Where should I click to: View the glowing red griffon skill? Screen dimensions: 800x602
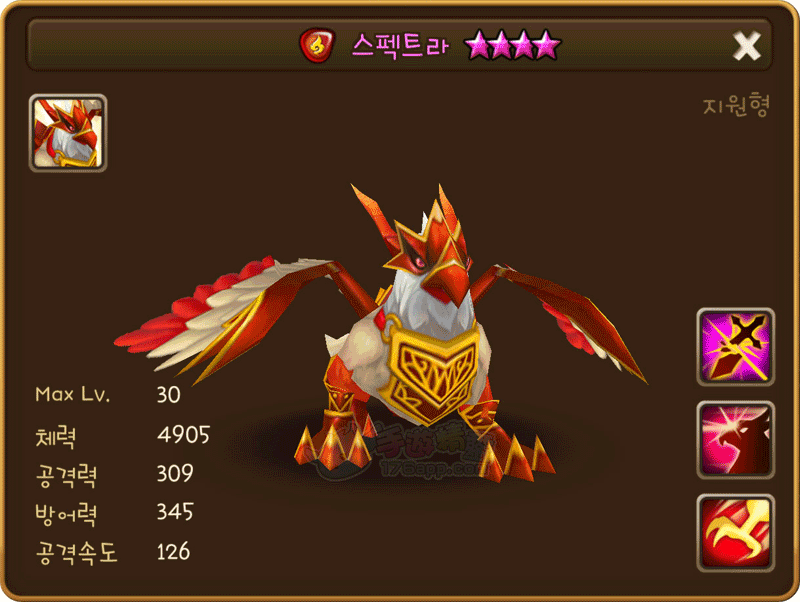(735, 440)
